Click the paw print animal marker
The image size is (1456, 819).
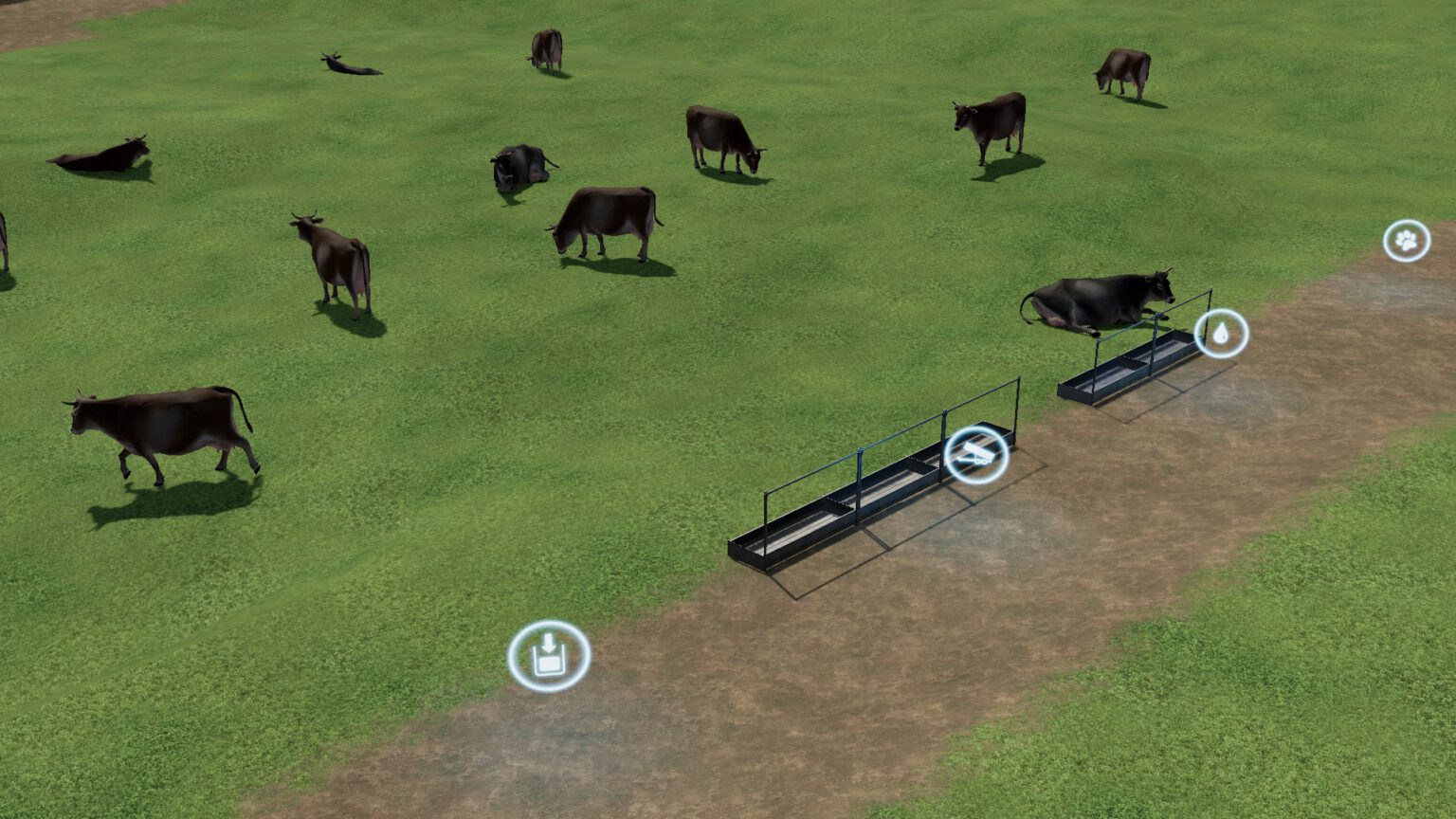(1407, 241)
